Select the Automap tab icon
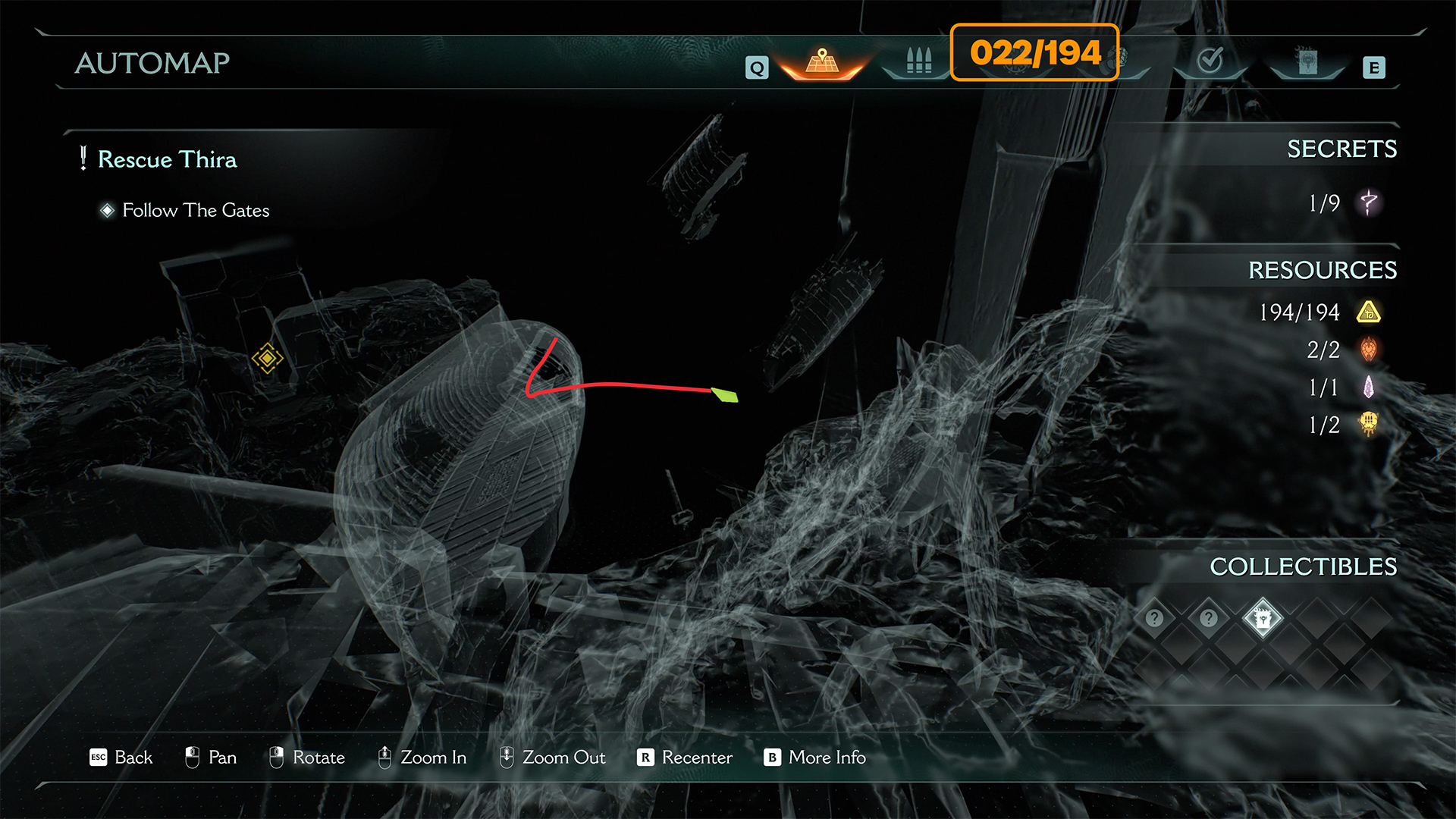Screen dimensions: 1456x819 coord(822,62)
